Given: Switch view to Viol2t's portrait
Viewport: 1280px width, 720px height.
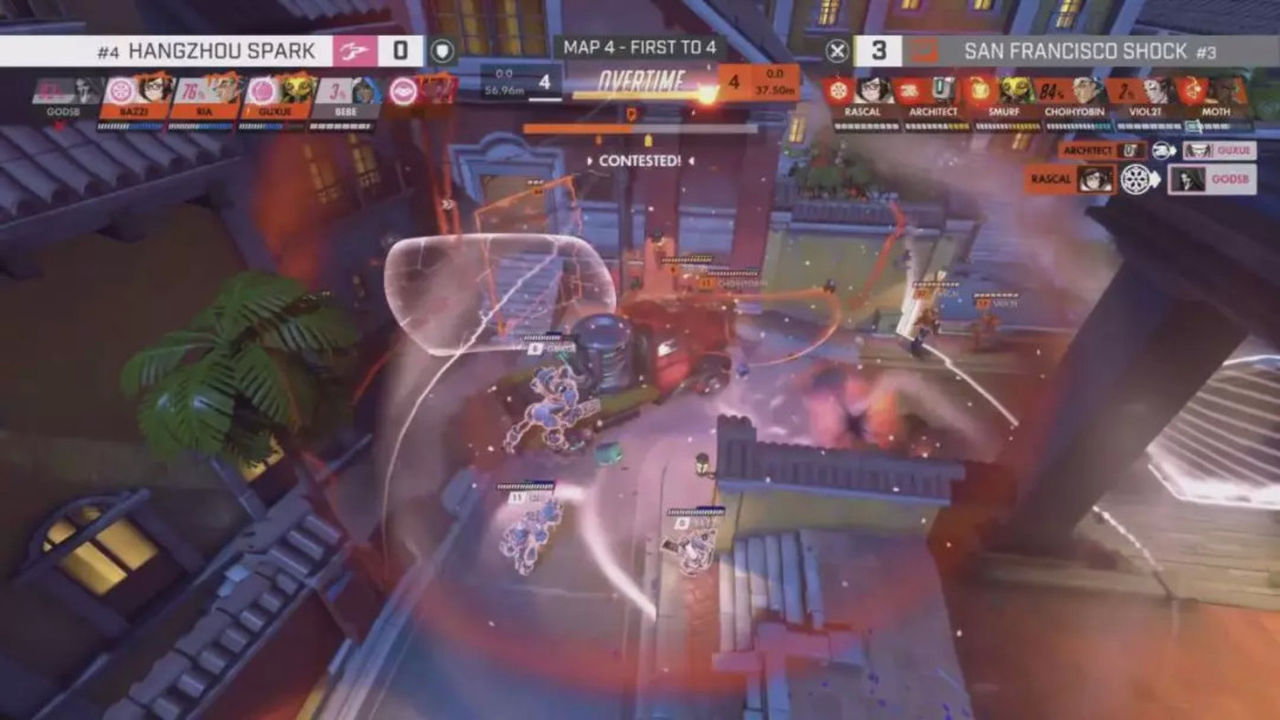Looking at the screenshot, I should pos(1145,93).
